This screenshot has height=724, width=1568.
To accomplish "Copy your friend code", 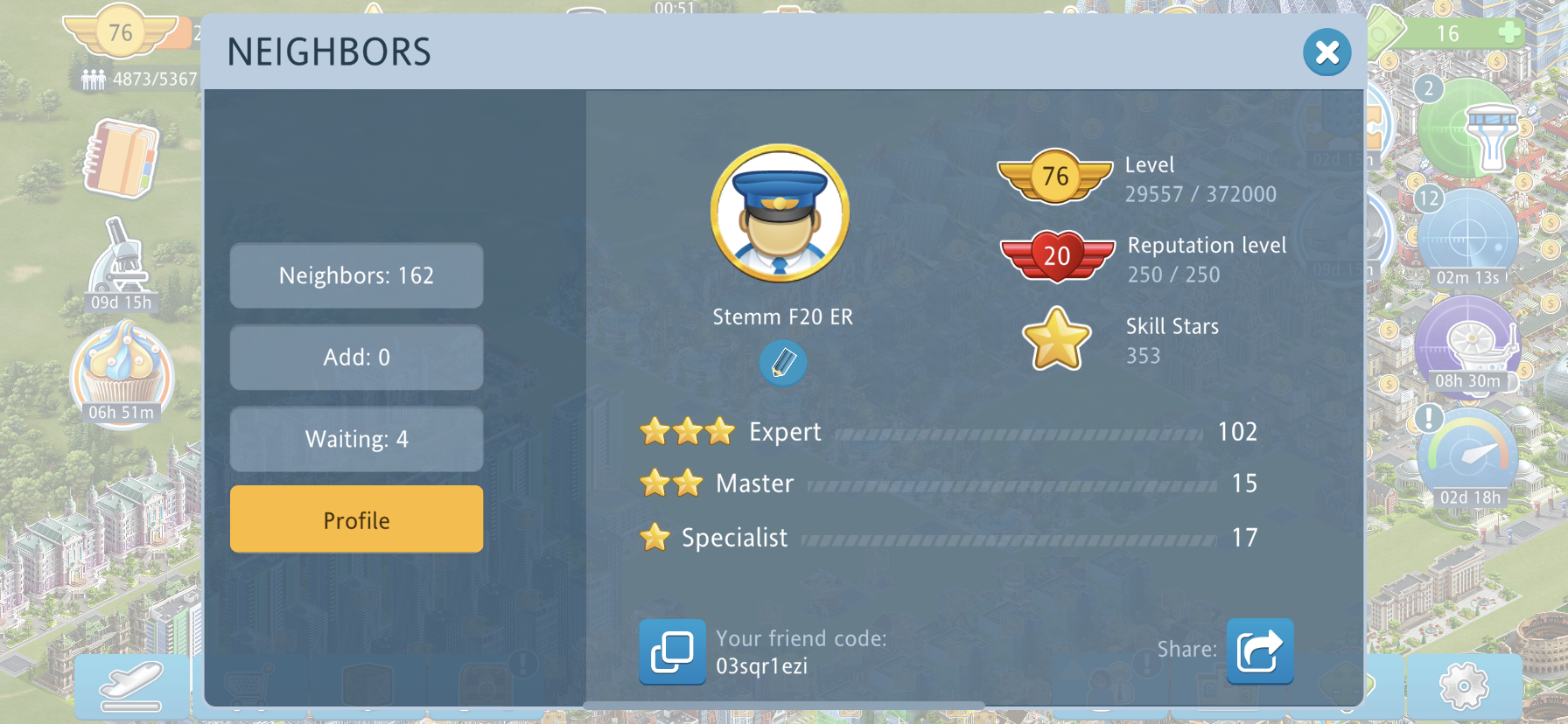I will coord(672,651).
